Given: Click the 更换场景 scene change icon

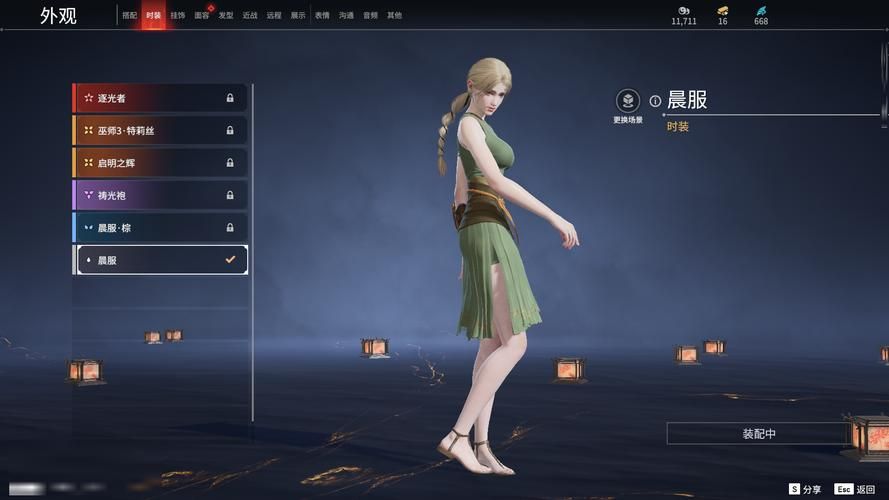Looking at the screenshot, I should point(628,101).
